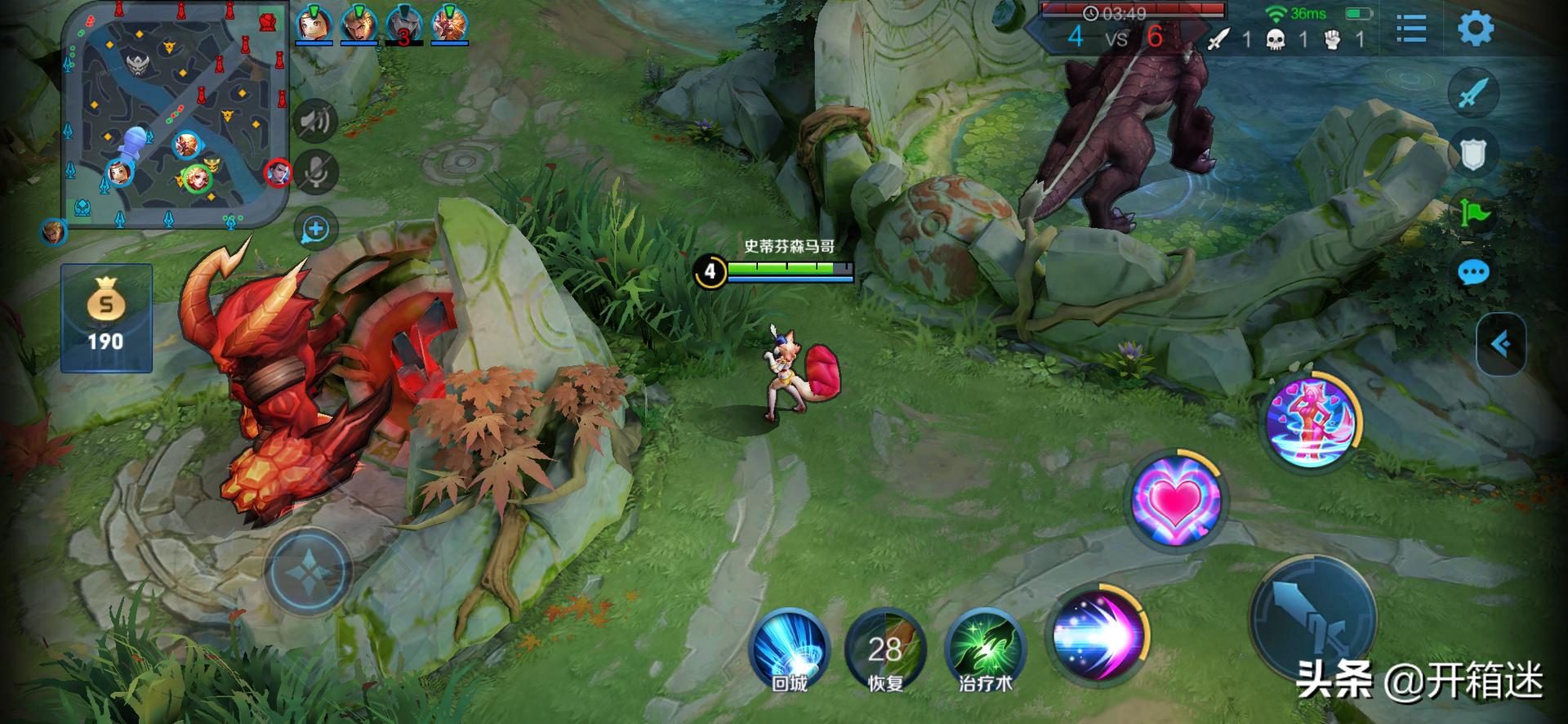Collapse the blue arrow side panel
This screenshot has height=724, width=1568.
click(1499, 344)
